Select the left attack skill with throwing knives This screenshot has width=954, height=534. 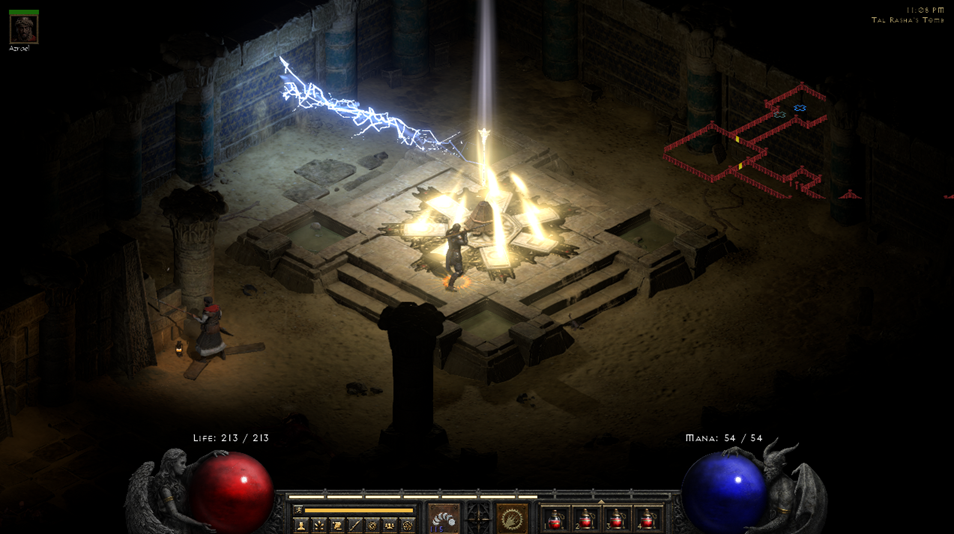click(444, 518)
